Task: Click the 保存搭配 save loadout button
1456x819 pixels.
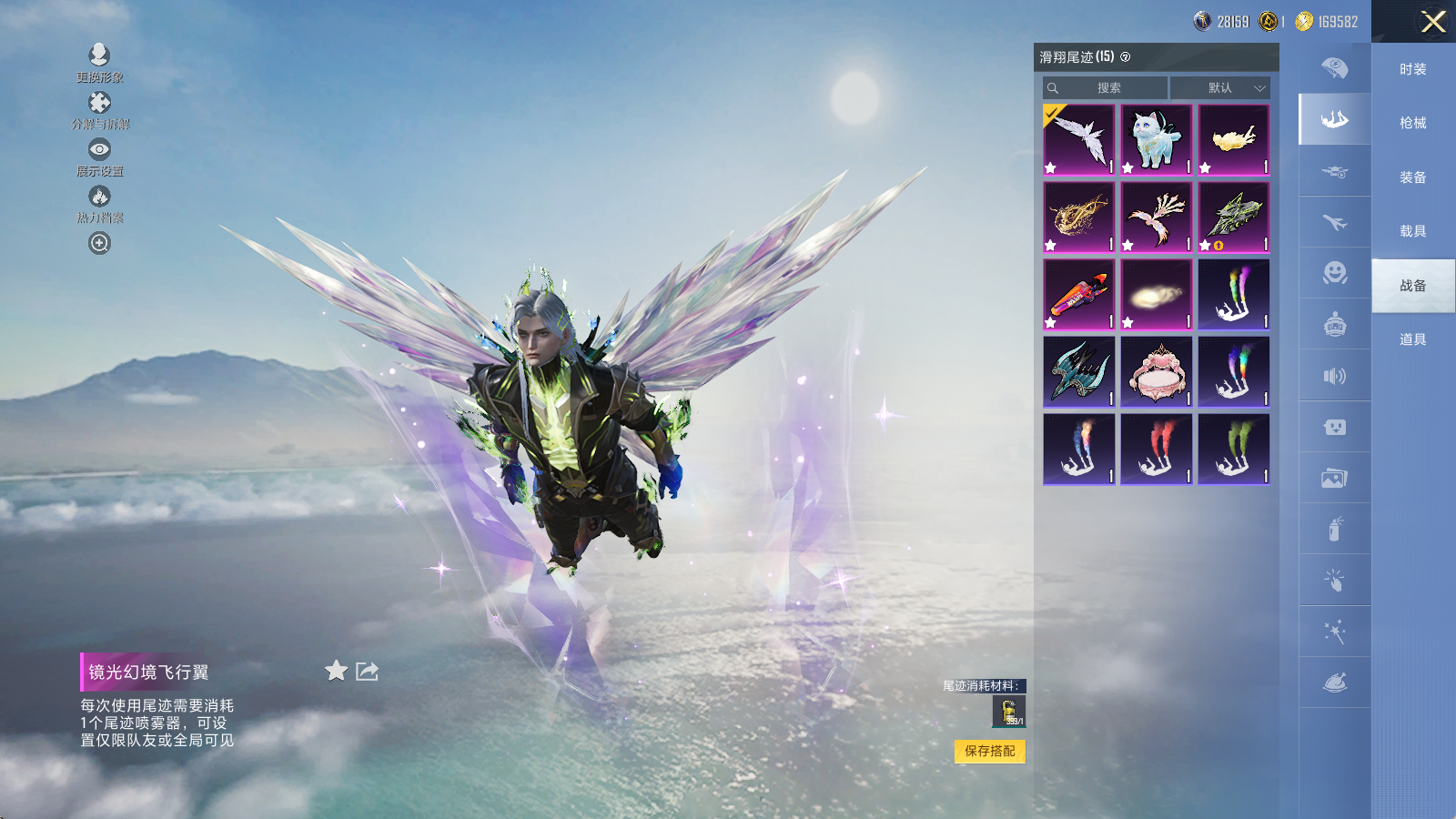Action: pyautogui.click(x=989, y=751)
